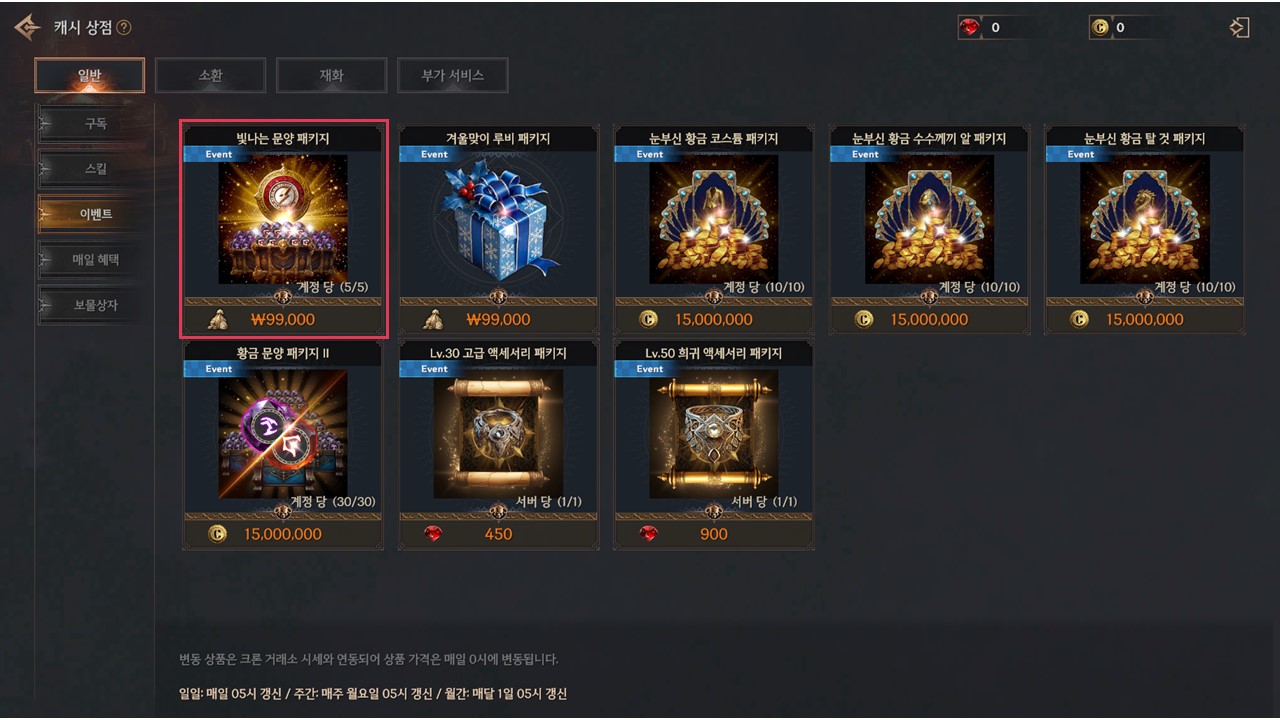Show the 보물상자 category

[95, 305]
